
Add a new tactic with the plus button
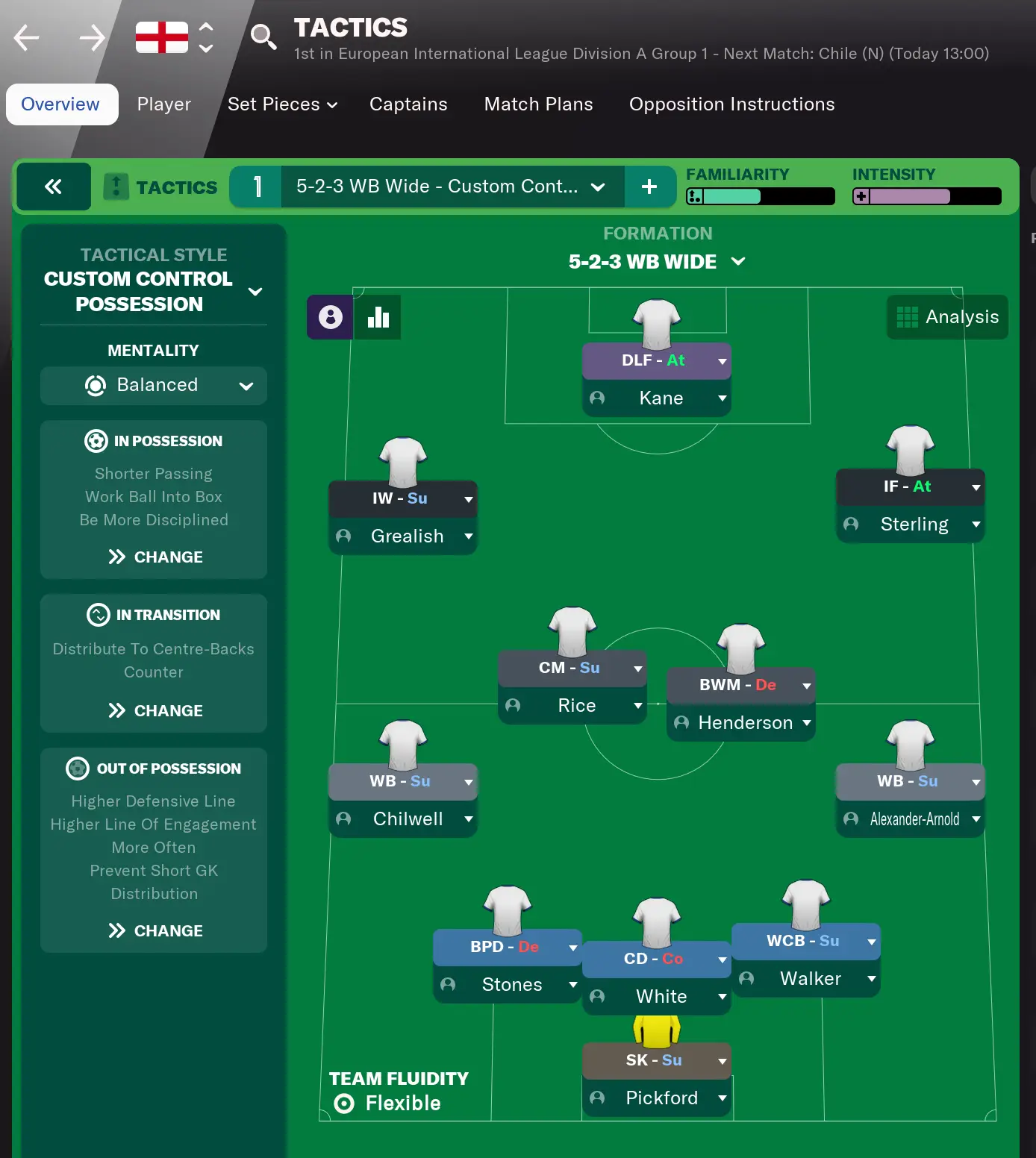(x=649, y=187)
